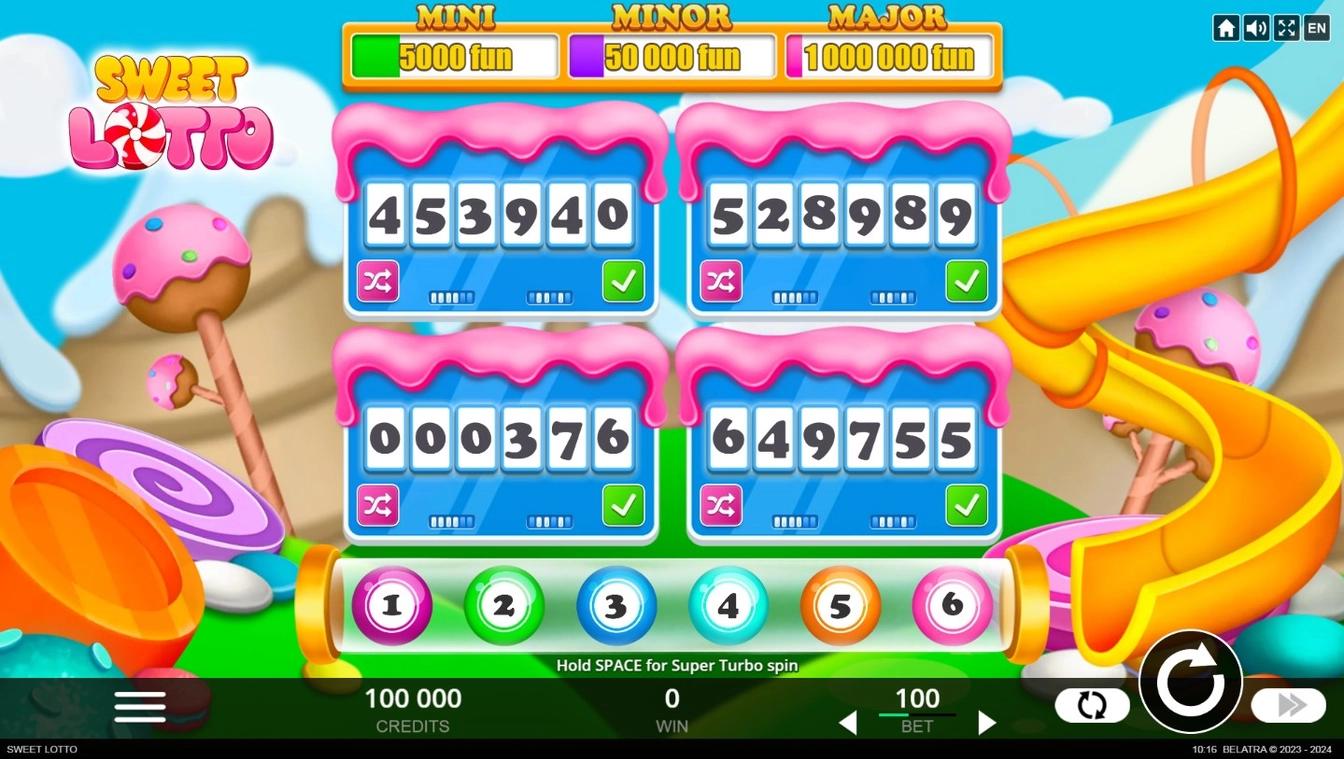Shuffle numbers on the 000376 ticket
1344x759 pixels.
click(x=380, y=505)
